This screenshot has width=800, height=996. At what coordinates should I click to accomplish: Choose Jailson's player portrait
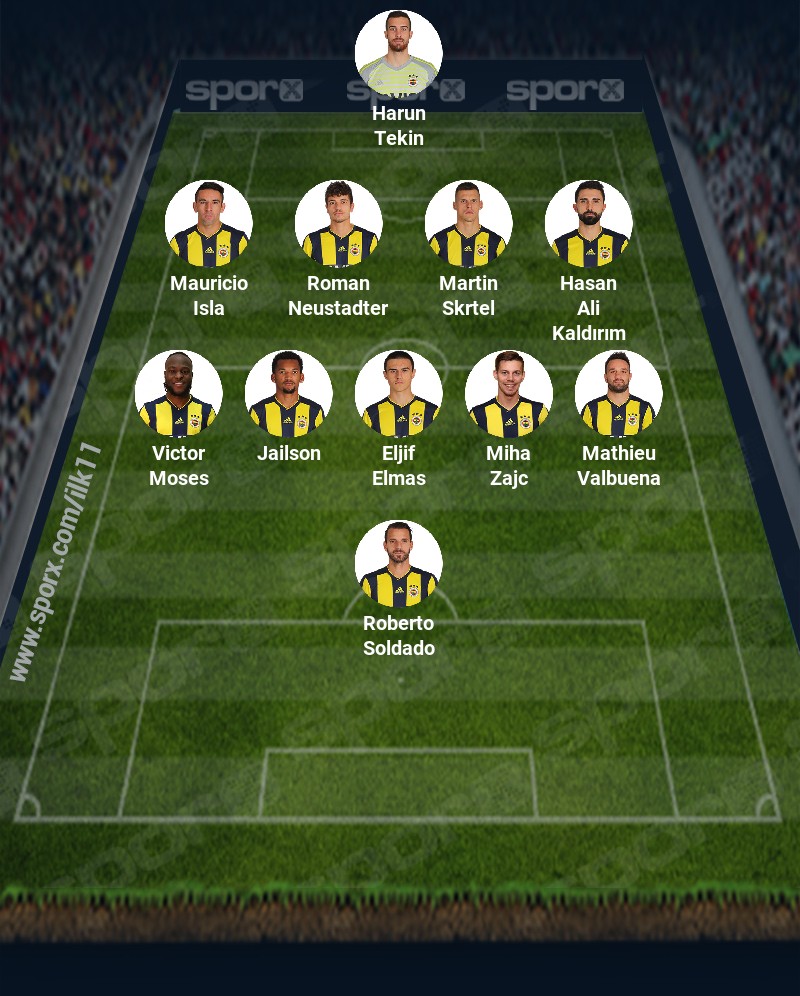pos(288,394)
